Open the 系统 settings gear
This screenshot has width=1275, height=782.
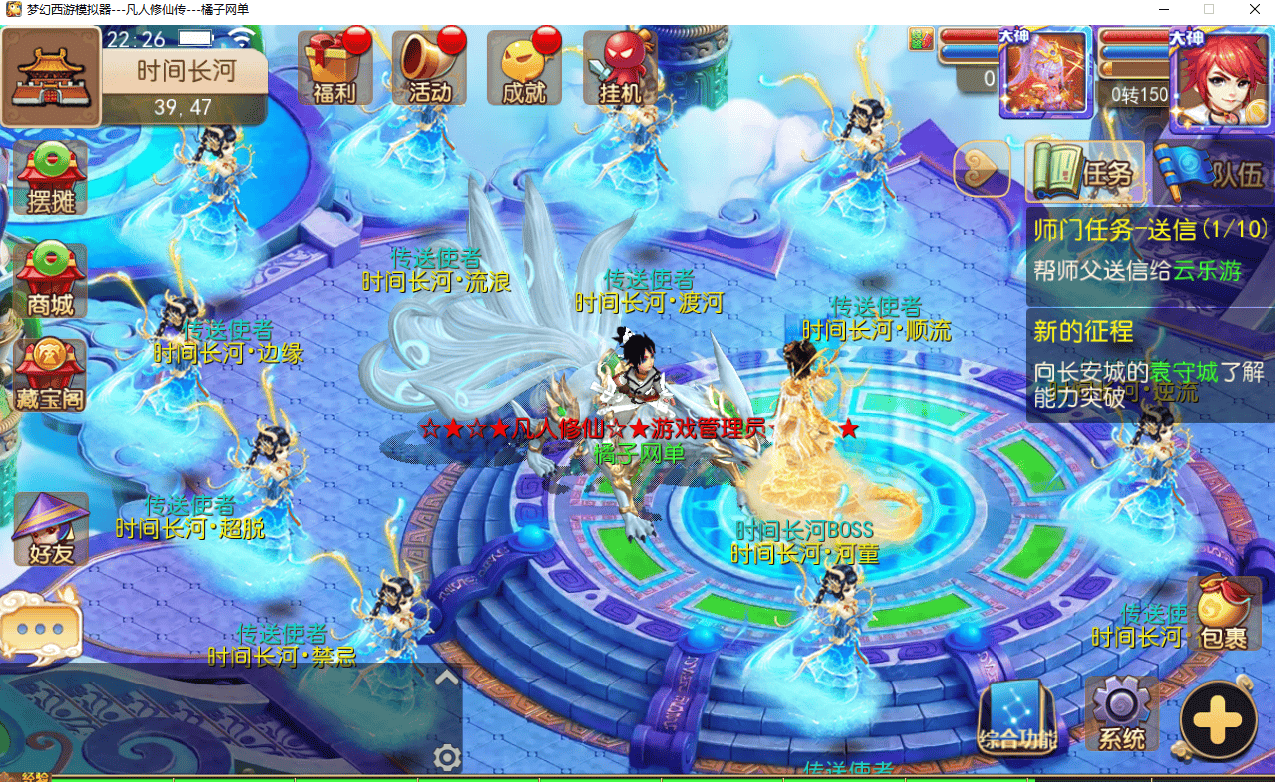(x=1121, y=715)
